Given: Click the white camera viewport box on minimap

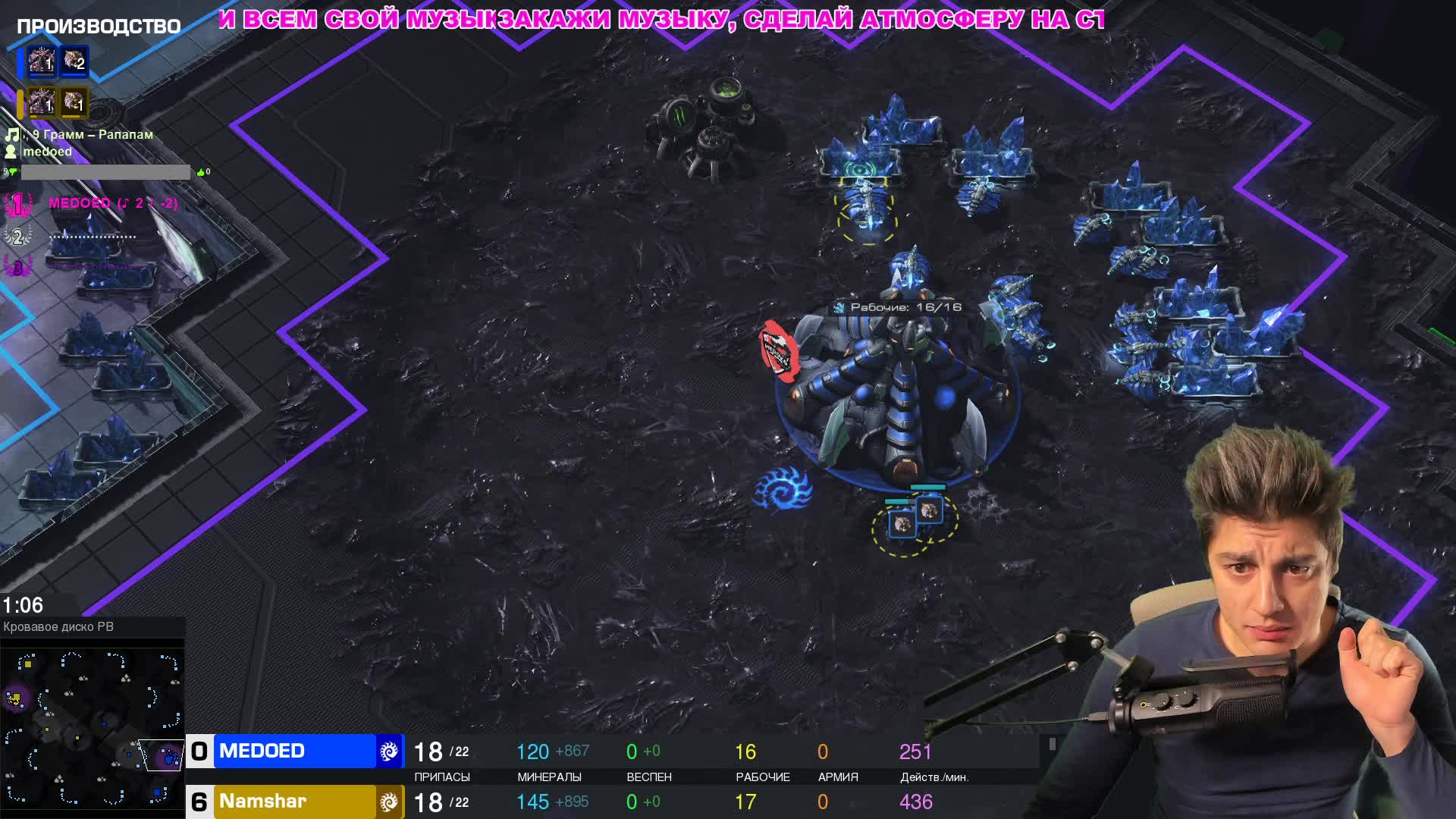Looking at the screenshot, I should pyautogui.click(x=162, y=755).
